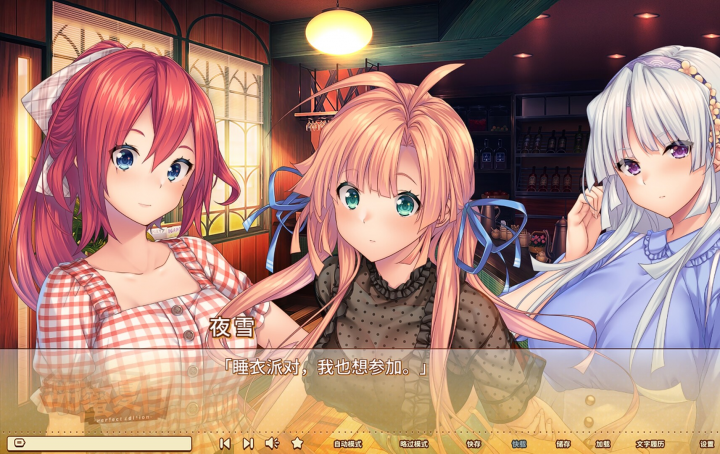This screenshot has height=454, width=720.
Task: Show the text history log (文字履历)
Action: coord(650,443)
